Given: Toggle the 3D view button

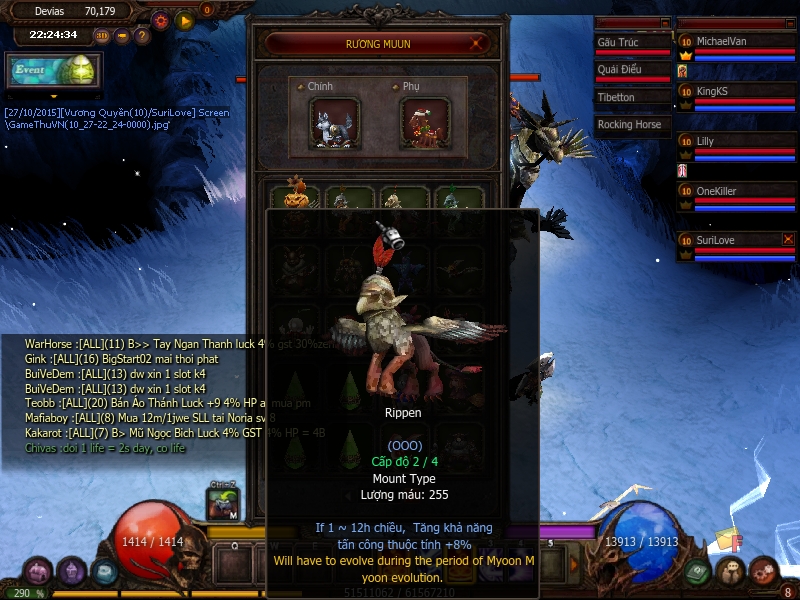Looking at the screenshot, I should [102, 36].
